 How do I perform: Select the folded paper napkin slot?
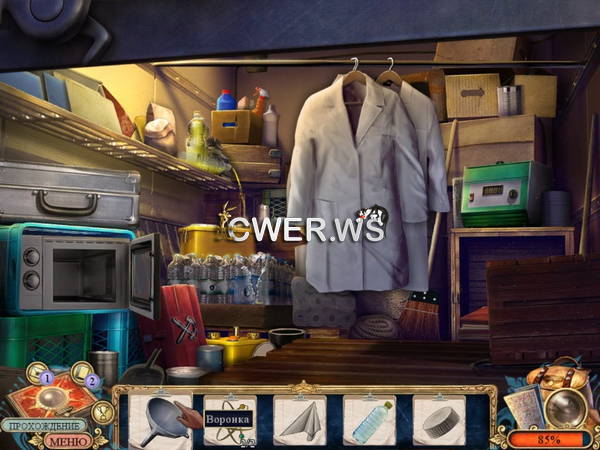(x=300, y=418)
